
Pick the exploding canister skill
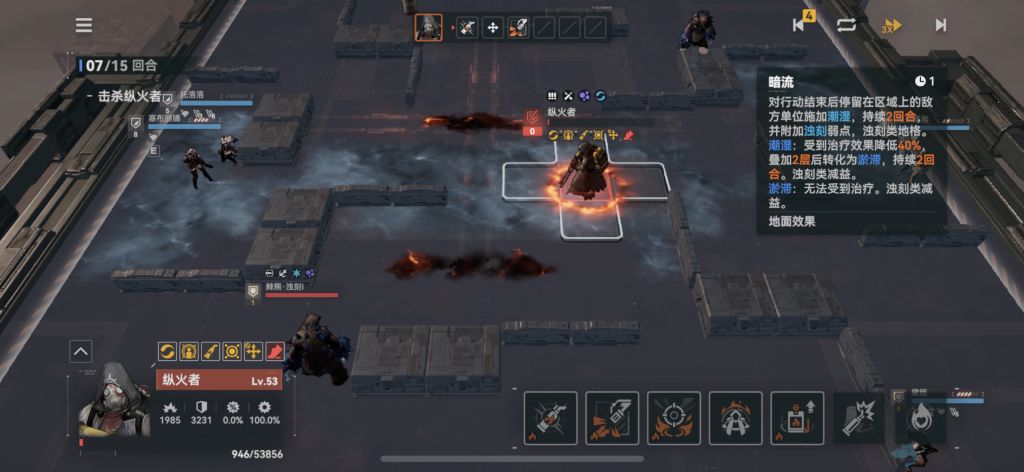858,417
